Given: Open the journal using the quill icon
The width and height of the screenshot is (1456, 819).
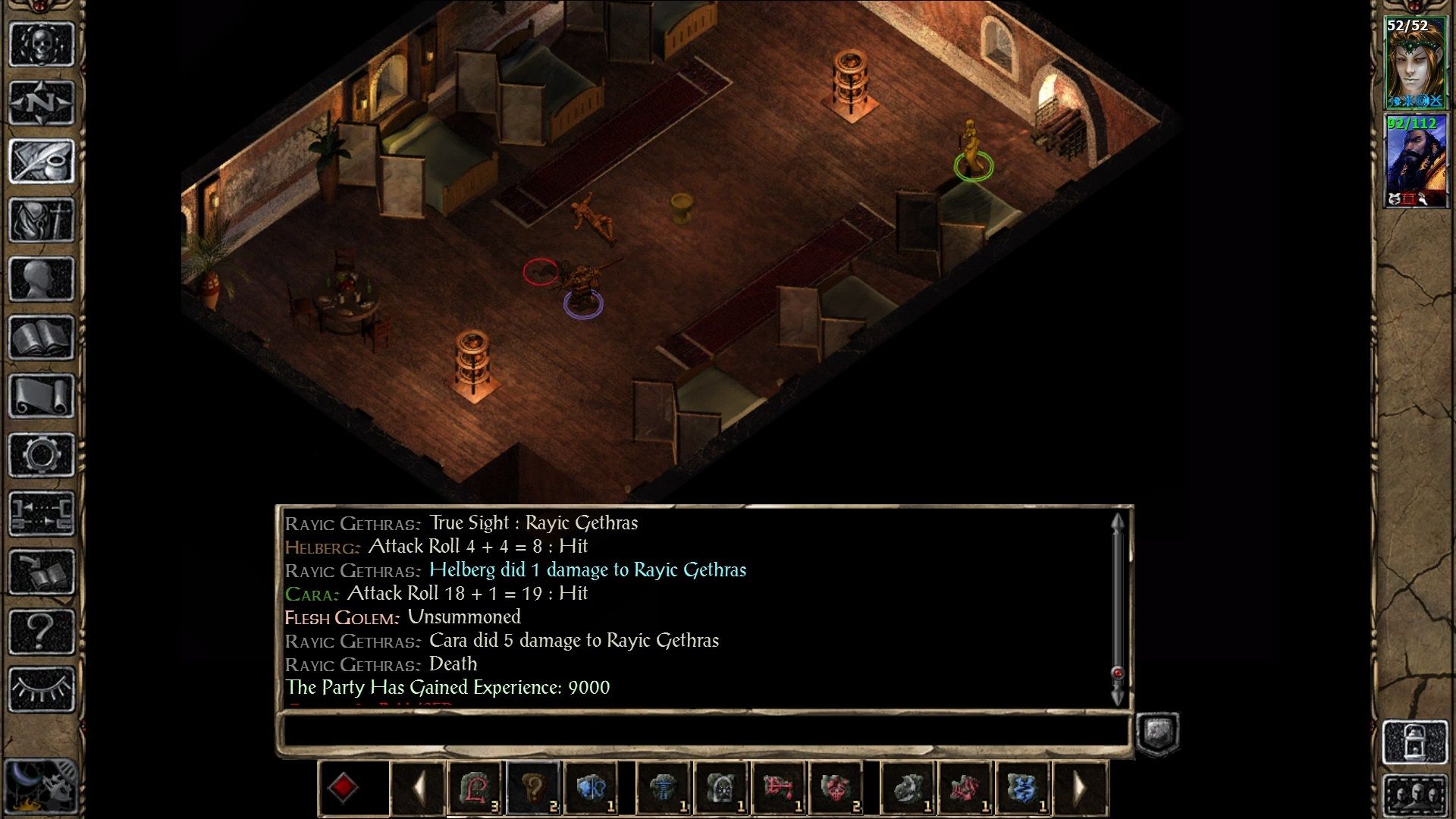Looking at the screenshot, I should [x=42, y=161].
